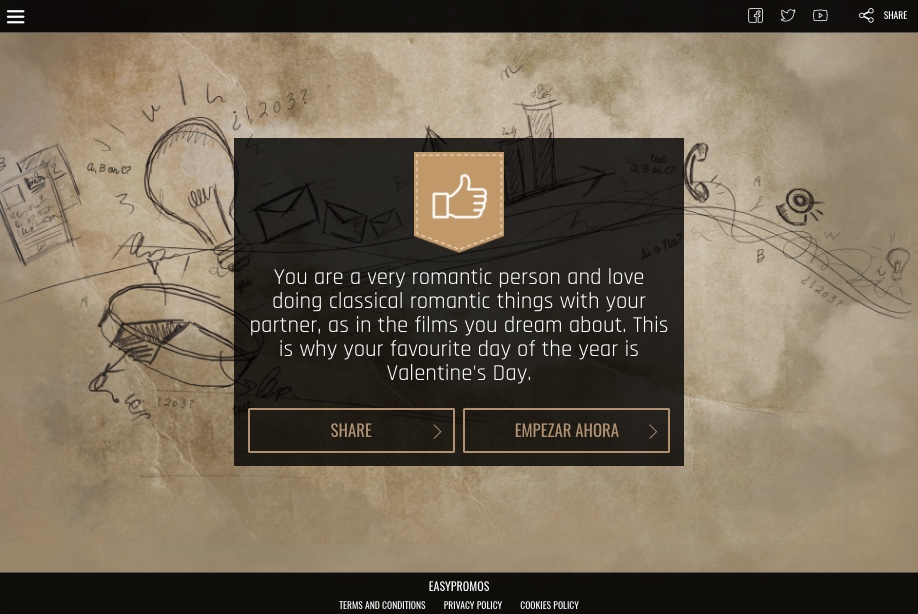This screenshot has width=918, height=614.
Task: Open the Twitter profile icon
Action: click(788, 16)
